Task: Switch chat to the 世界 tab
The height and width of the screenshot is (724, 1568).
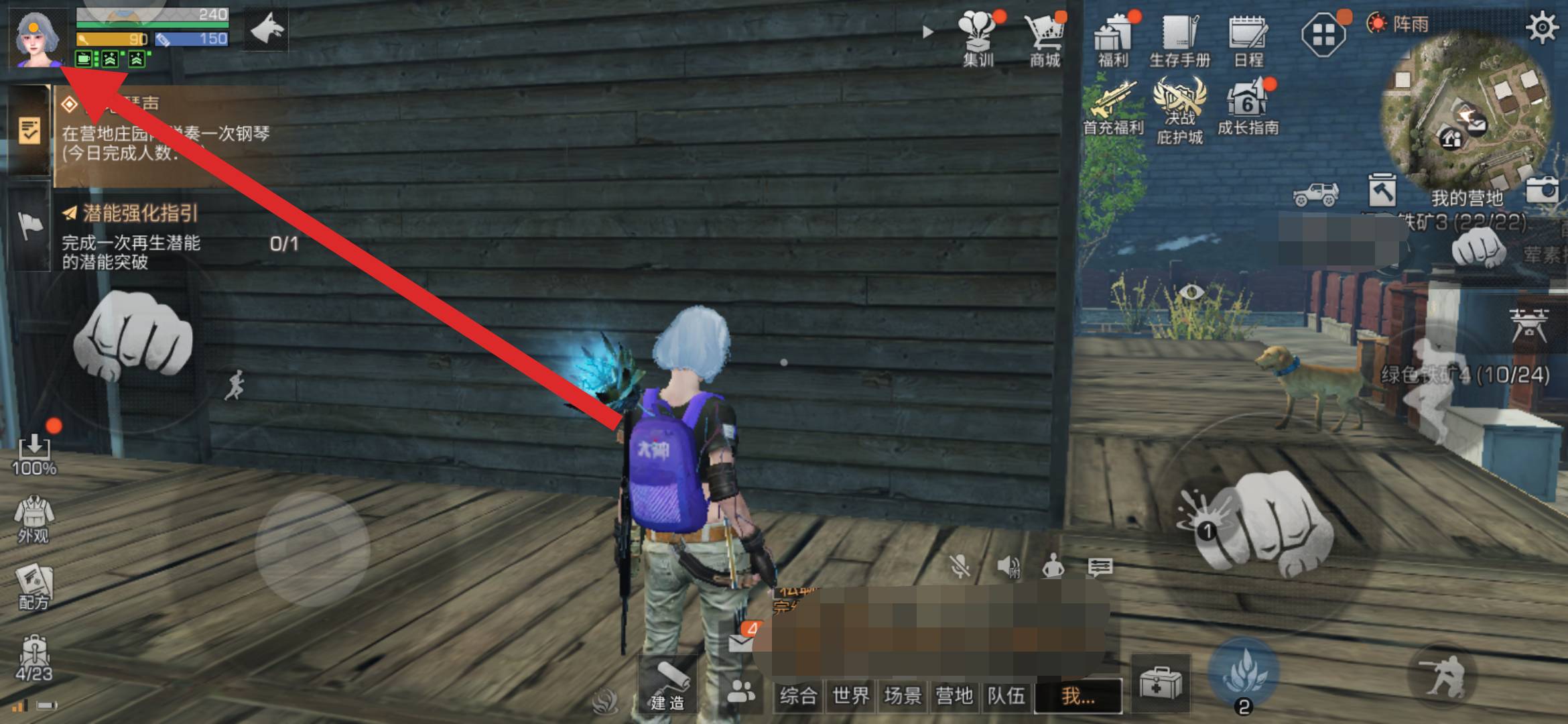Action: pos(850,696)
